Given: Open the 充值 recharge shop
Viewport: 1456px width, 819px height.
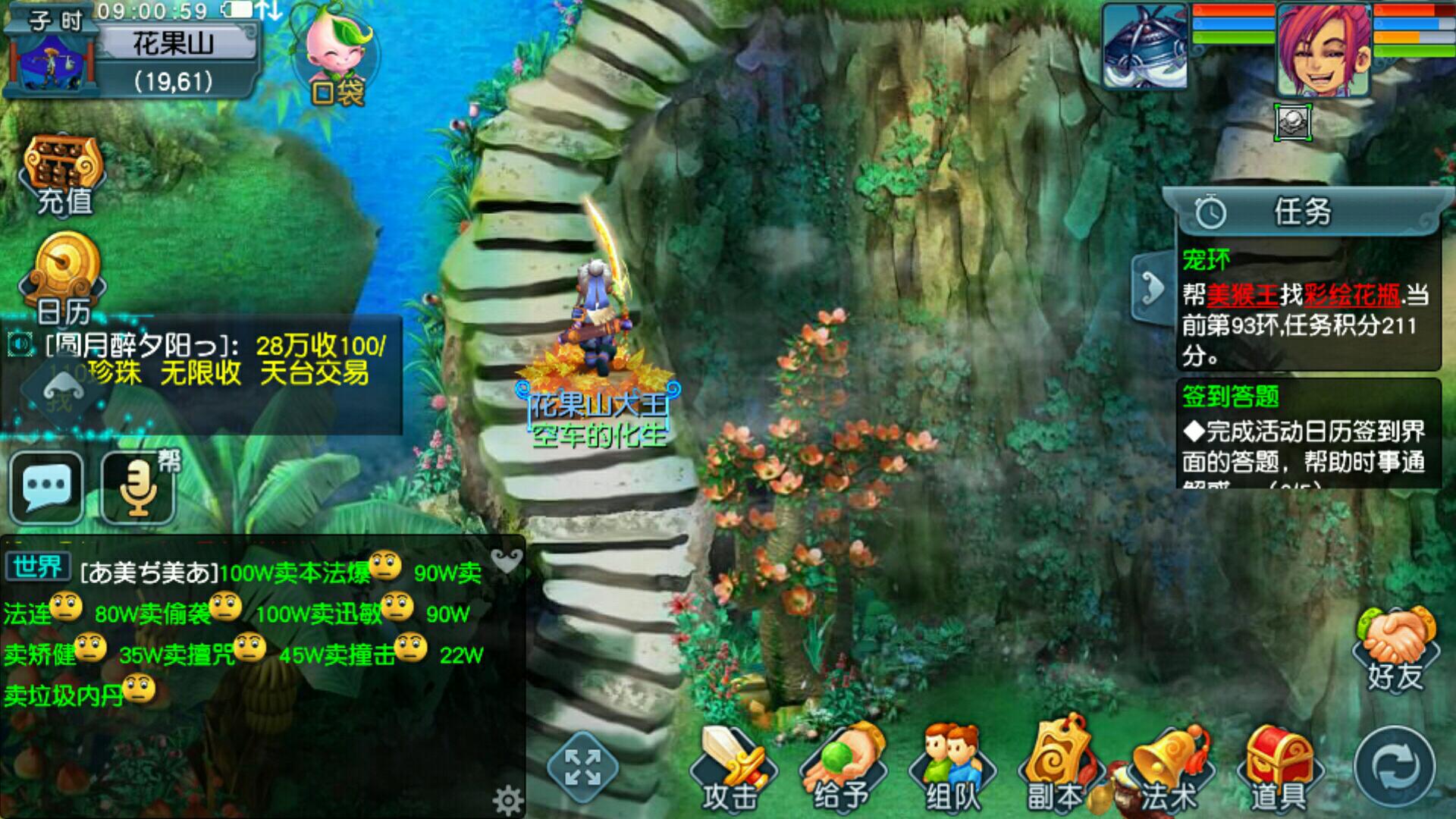Looking at the screenshot, I should click(x=64, y=174).
